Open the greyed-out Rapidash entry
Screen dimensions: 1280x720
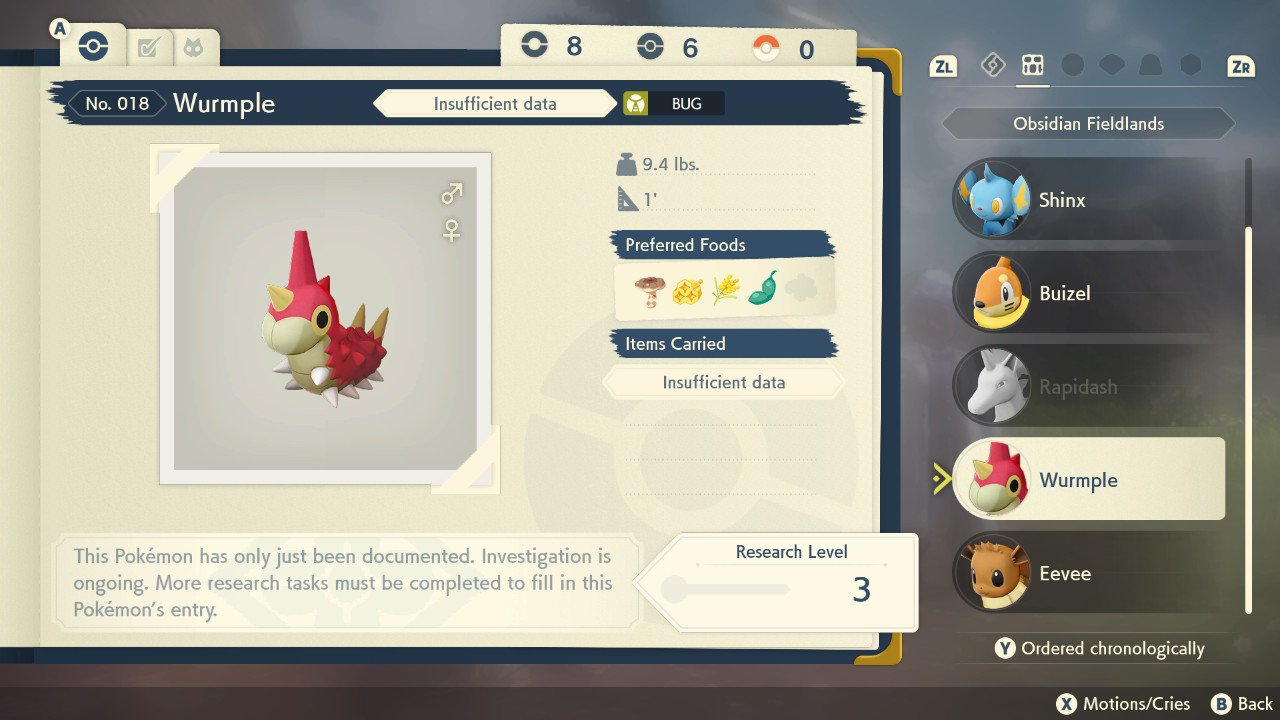pyautogui.click(x=1090, y=387)
